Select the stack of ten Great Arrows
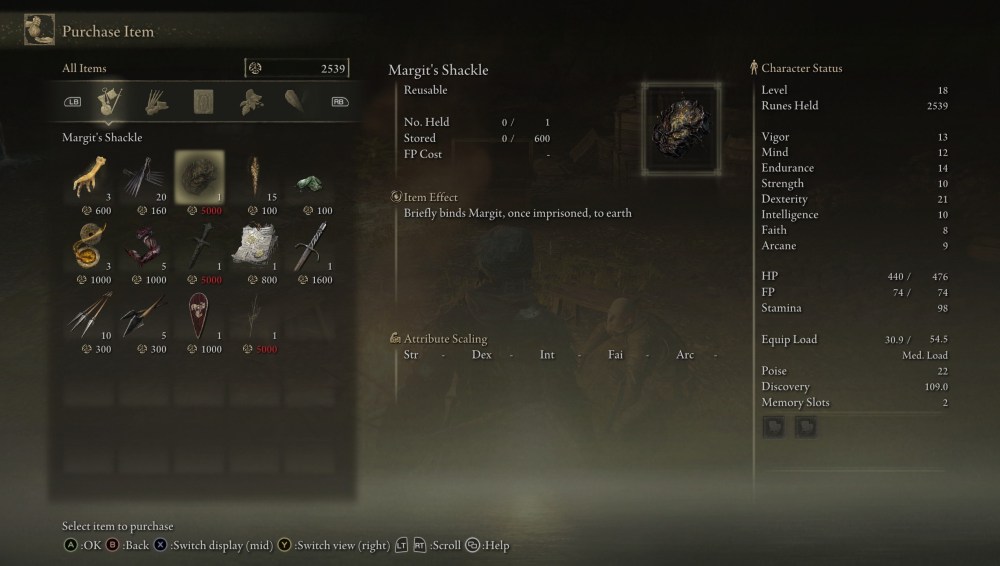This screenshot has height=566, width=1000. 89,315
